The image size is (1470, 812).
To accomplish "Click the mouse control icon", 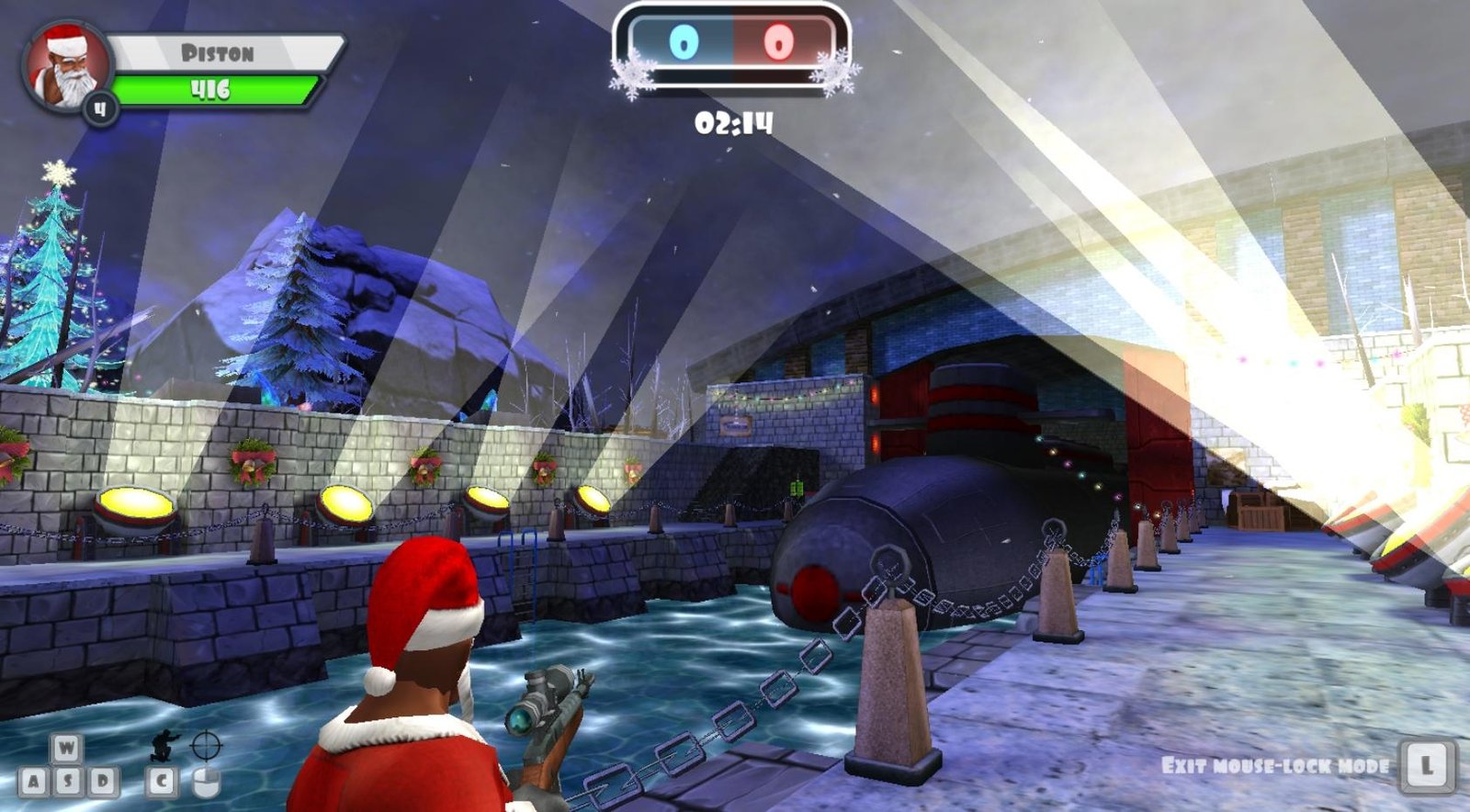I will tap(207, 783).
